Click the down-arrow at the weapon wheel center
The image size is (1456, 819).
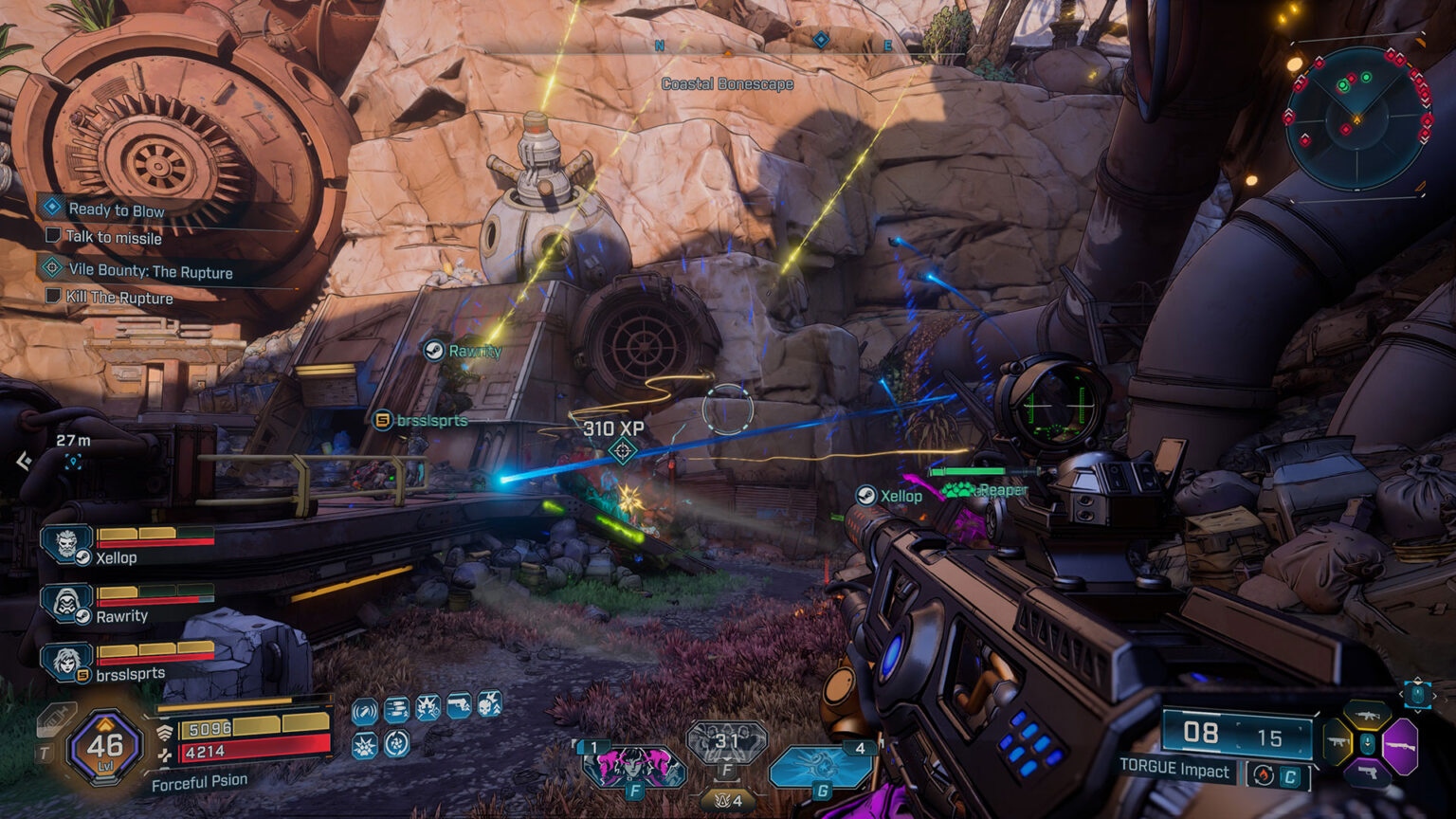pyautogui.click(x=1368, y=743)
